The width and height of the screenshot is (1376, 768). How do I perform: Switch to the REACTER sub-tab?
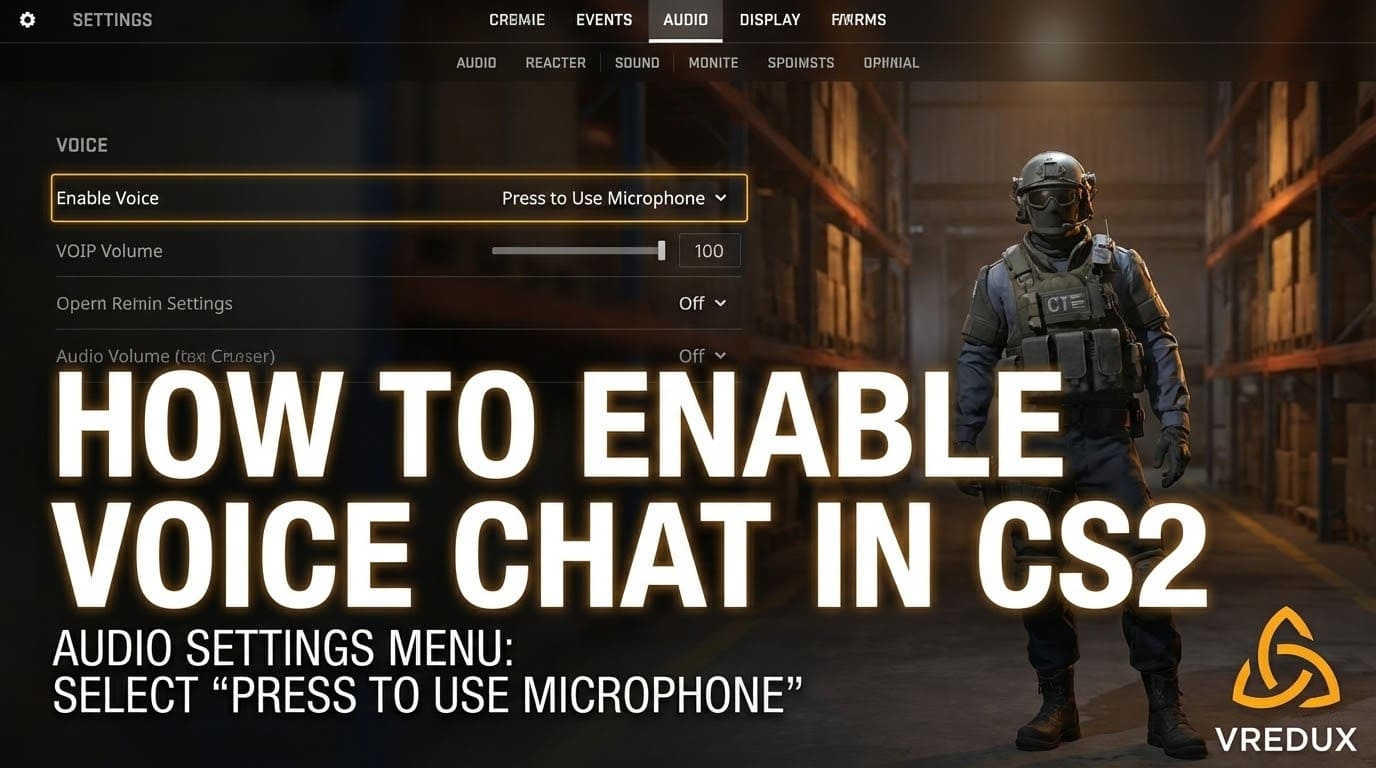pos(555,62)
